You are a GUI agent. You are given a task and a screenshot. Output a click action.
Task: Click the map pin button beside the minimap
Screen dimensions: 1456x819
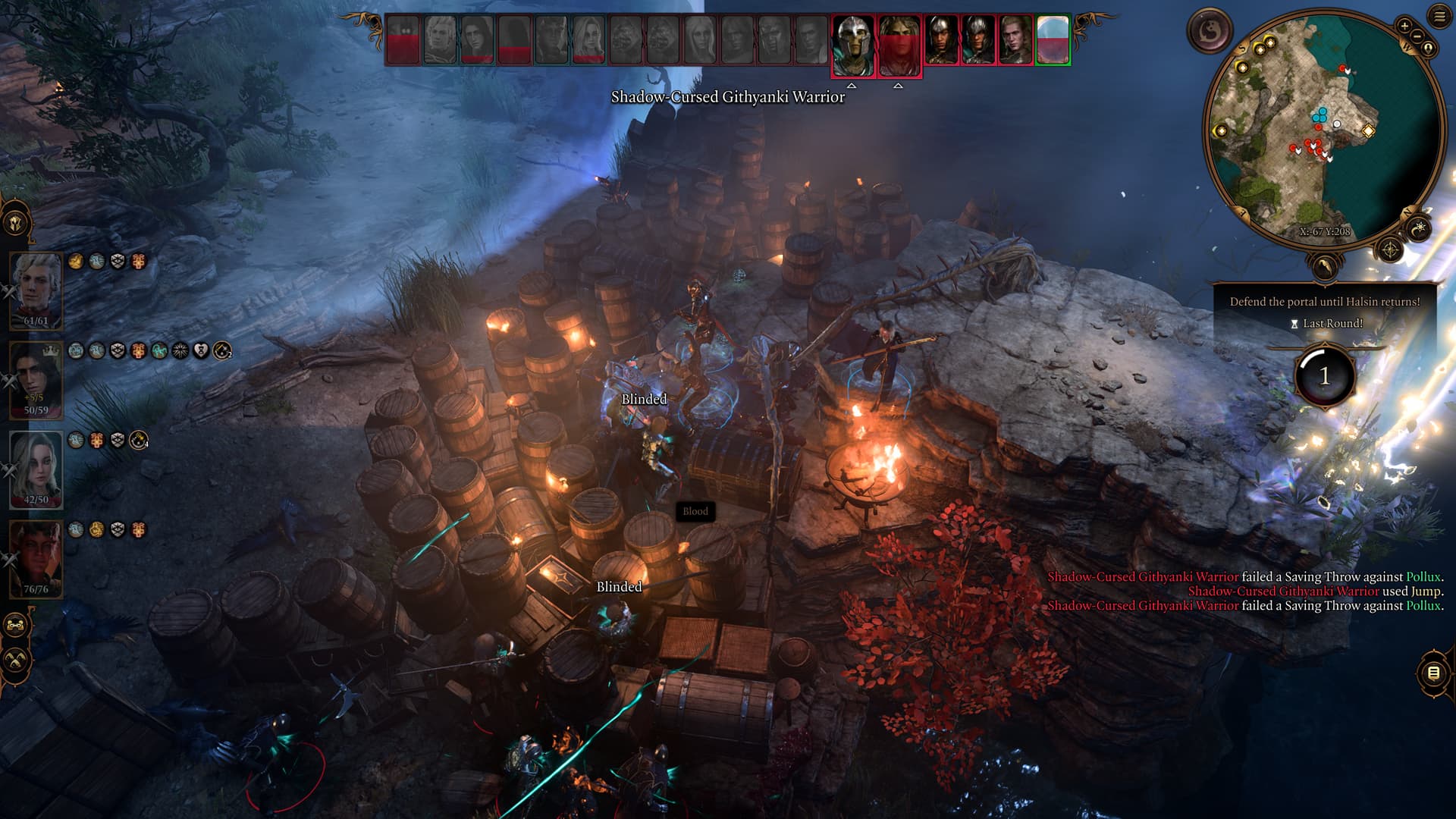pyautogui.click(x=1428, y=49)
